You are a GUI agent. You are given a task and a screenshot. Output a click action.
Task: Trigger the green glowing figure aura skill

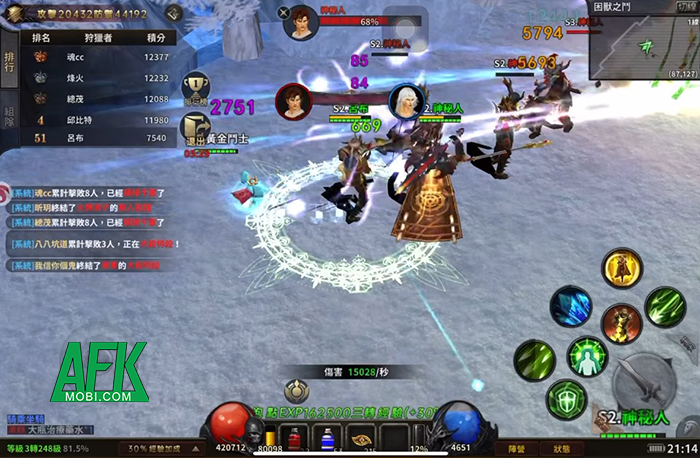[588, 357]
